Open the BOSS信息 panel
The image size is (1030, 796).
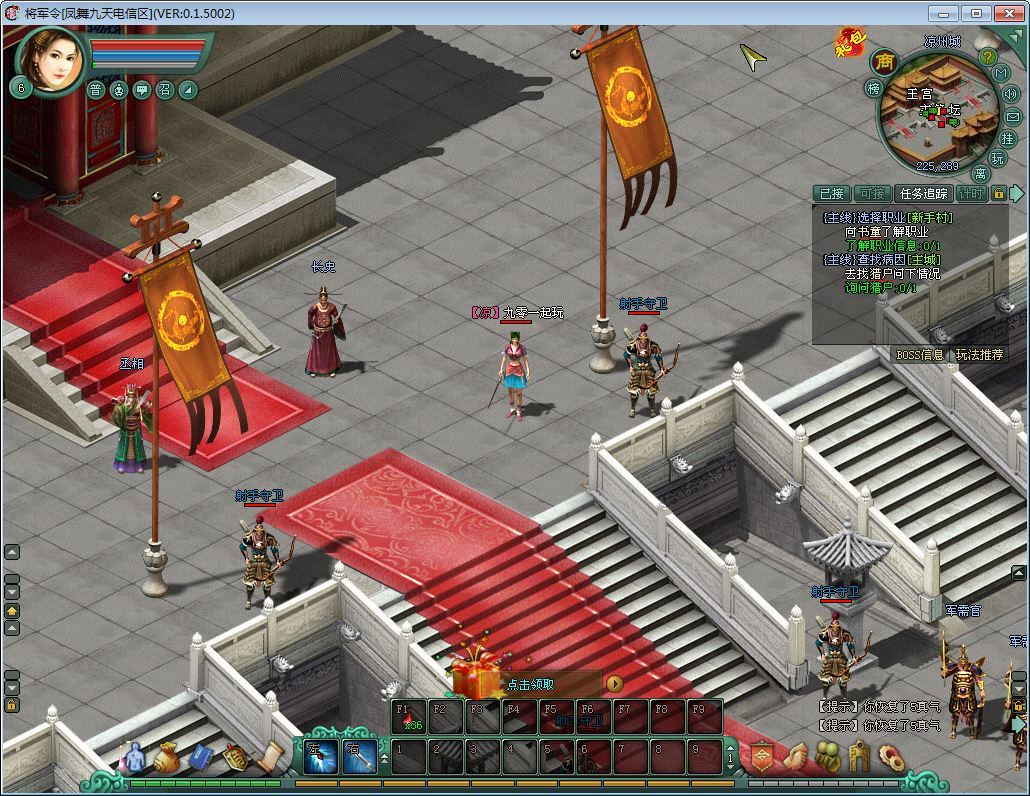[920, 354]
